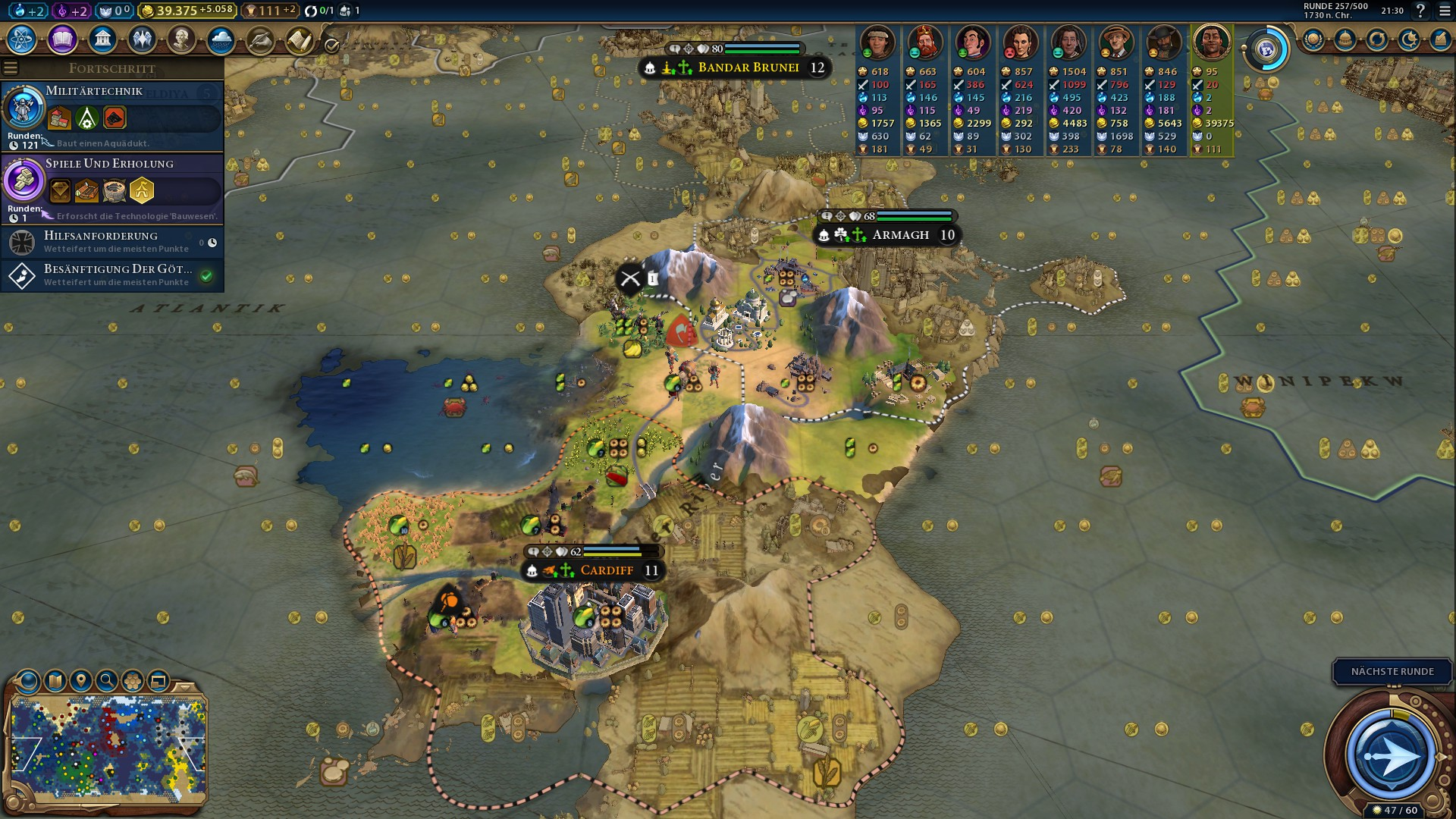Open the help question mark button

[x=1420, y=11]
